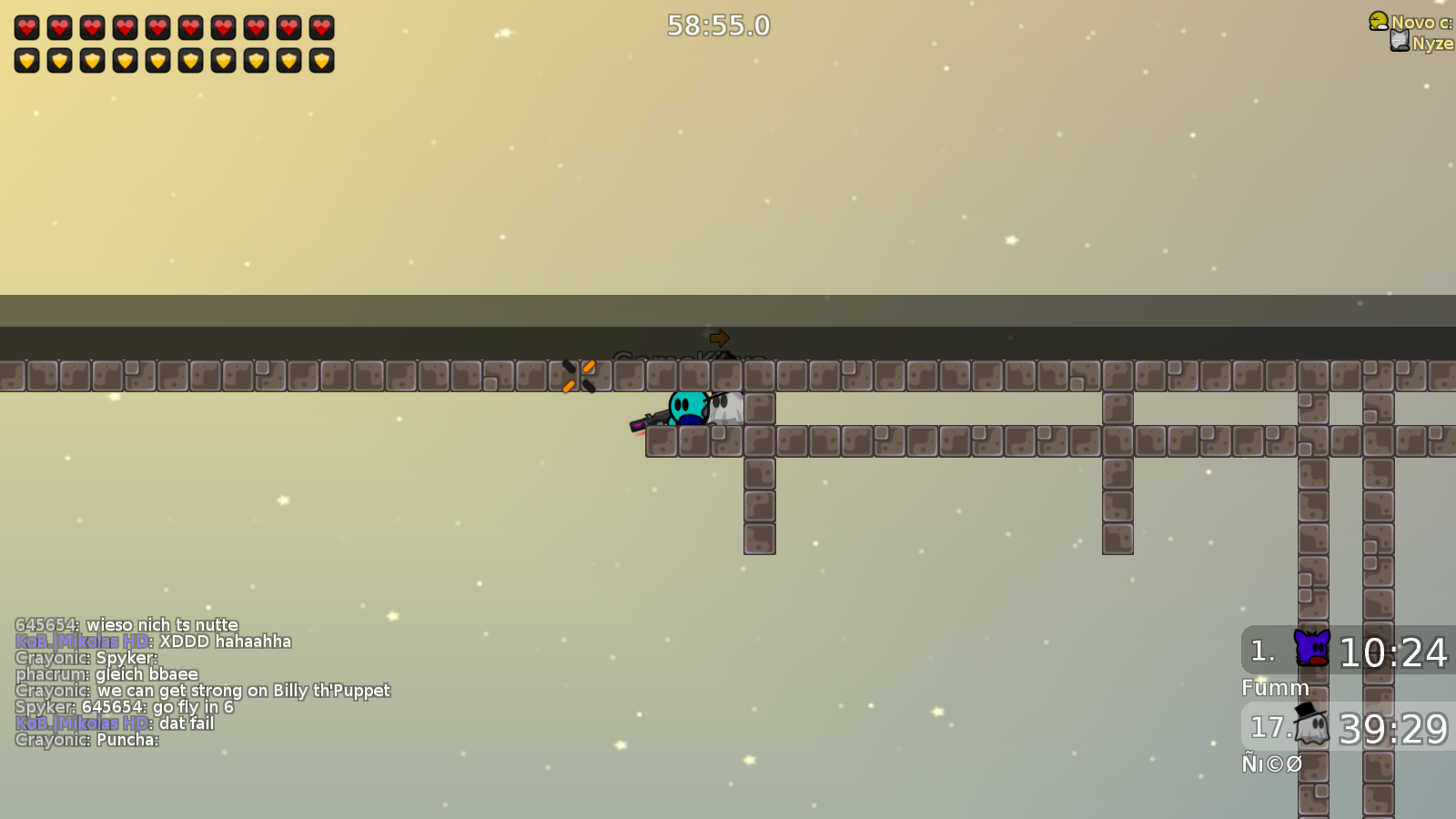Image resolution: width=1456 pixels, height=819 pixels.
Task: Toggle the tenth heart at top left
Action: pyautogui.click(x=322, y=26)
